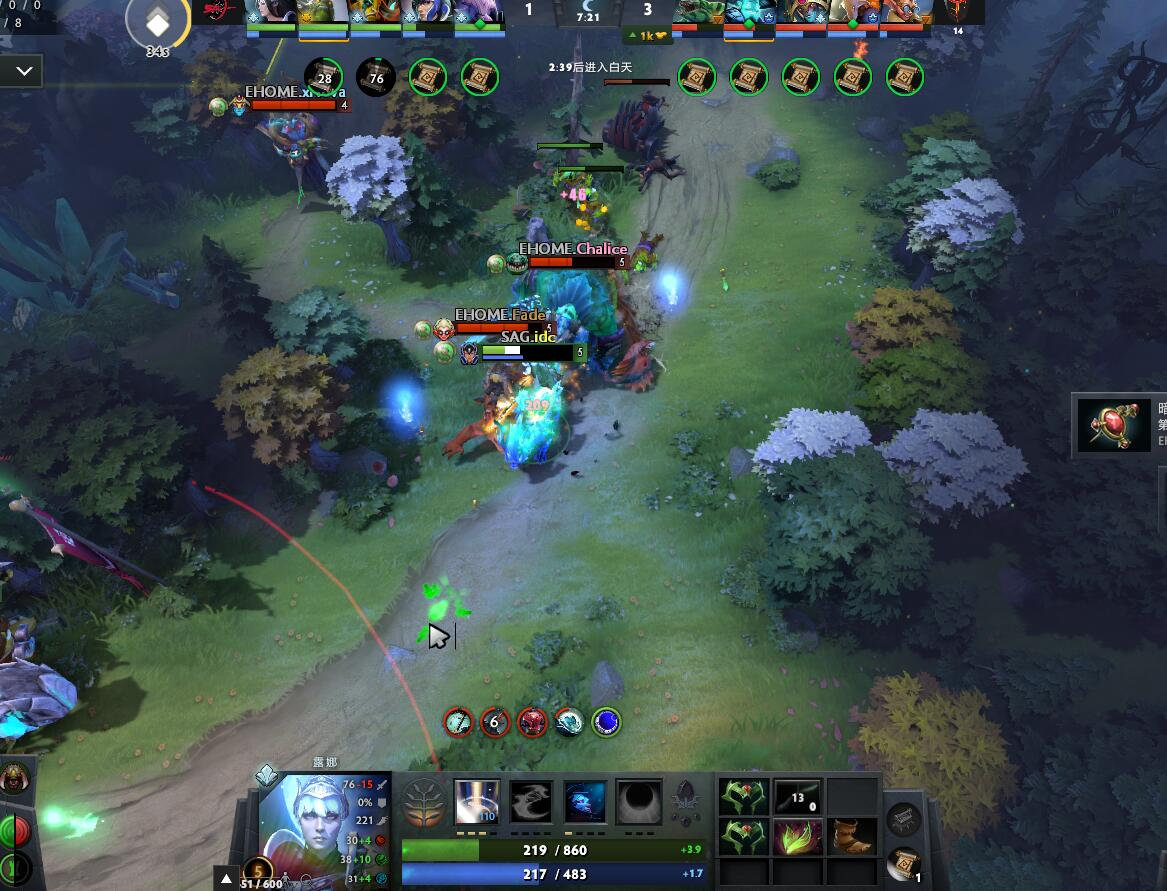Select the Eclipse ultimate ability icon
Viewport: 1167px width, 891px height.
pos(639,802)
